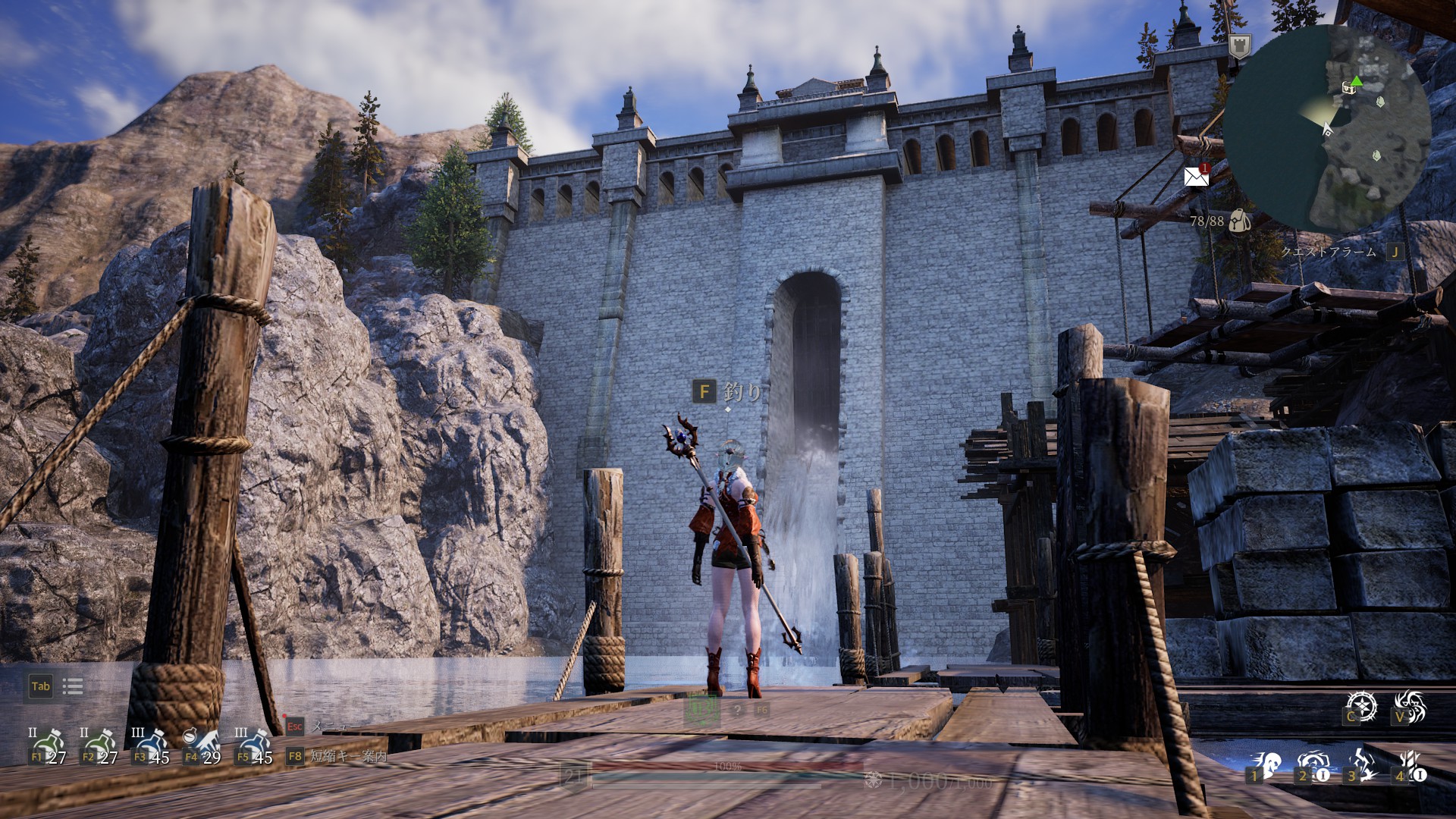Activate the swirling flame skill on V

(1410, 706)
